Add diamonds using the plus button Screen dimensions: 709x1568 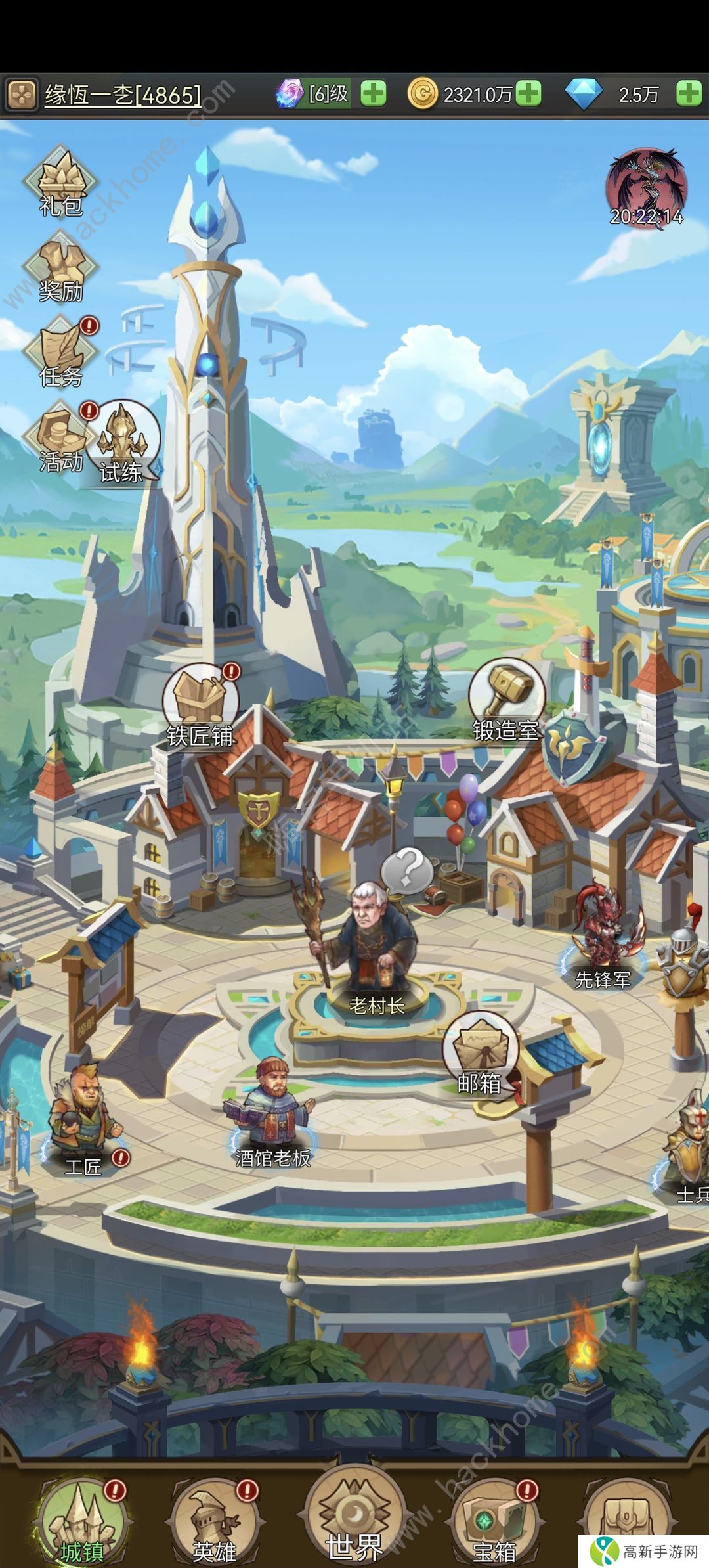click(688, 94)
